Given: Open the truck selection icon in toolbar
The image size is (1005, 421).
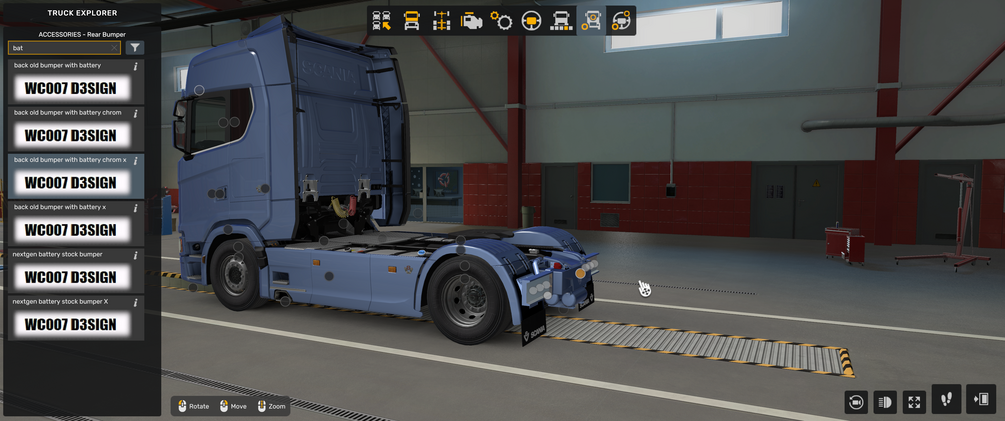Looking at the screenshot, I should click(381, 20).
